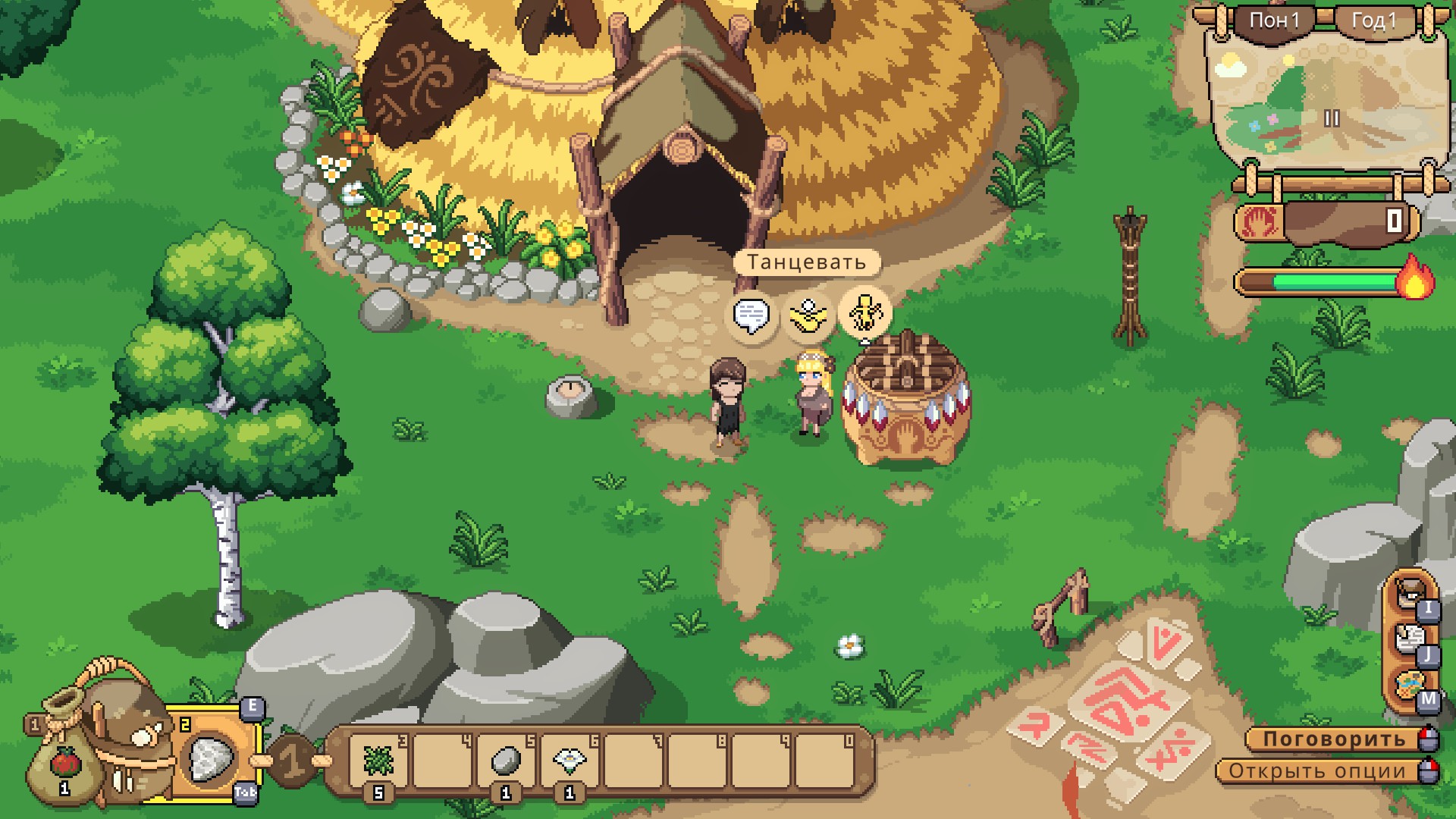The image size is (1456, 819).
Task: Select the white flower hotbar slot
Action: (x=570, y=760)
